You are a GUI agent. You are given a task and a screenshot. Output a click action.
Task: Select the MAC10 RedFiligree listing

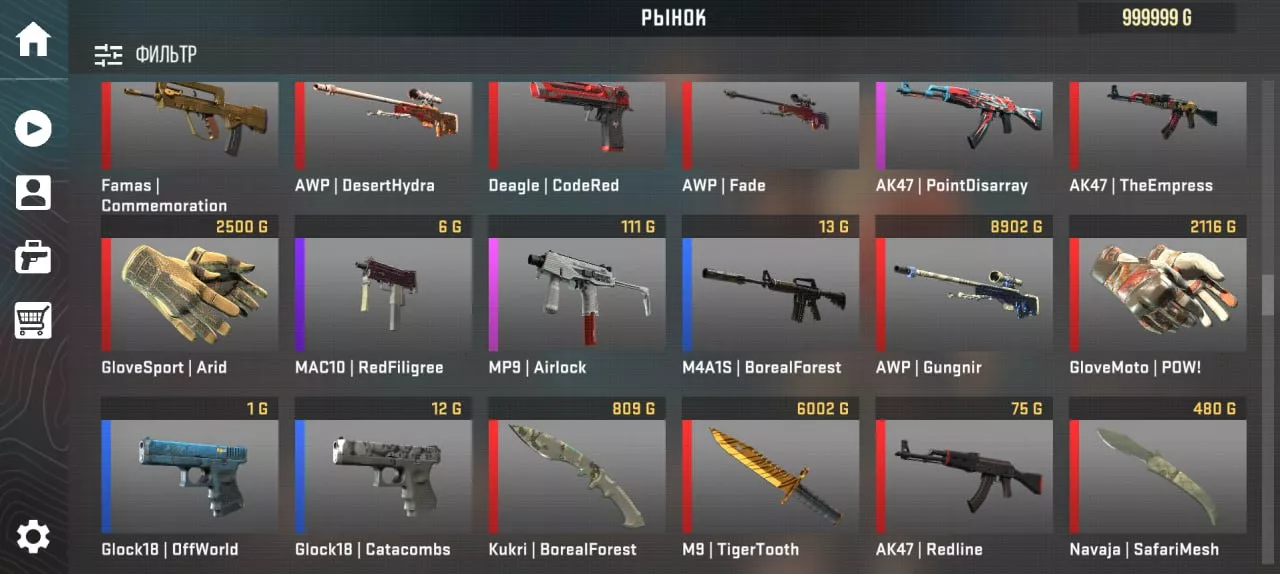coord(384,295)
